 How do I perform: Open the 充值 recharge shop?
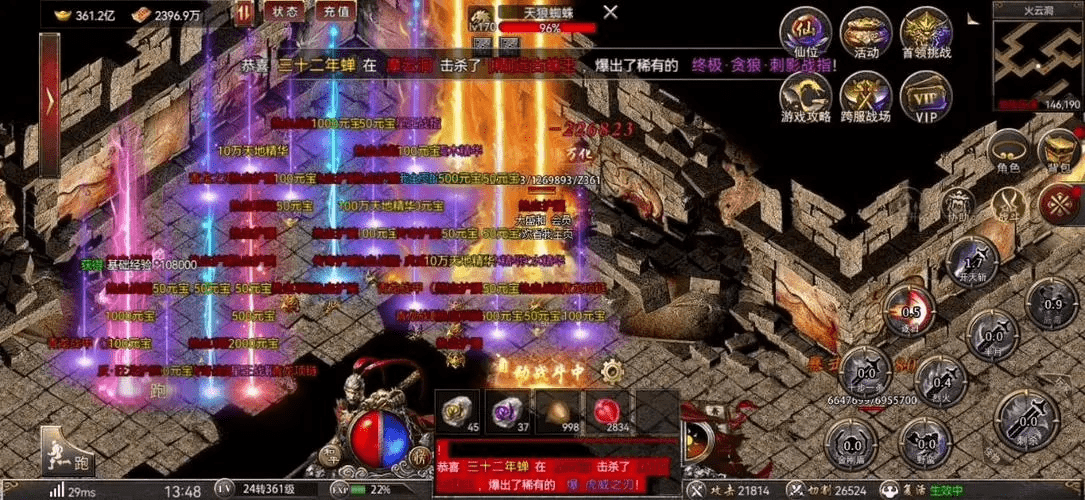[x=337, y=12]
